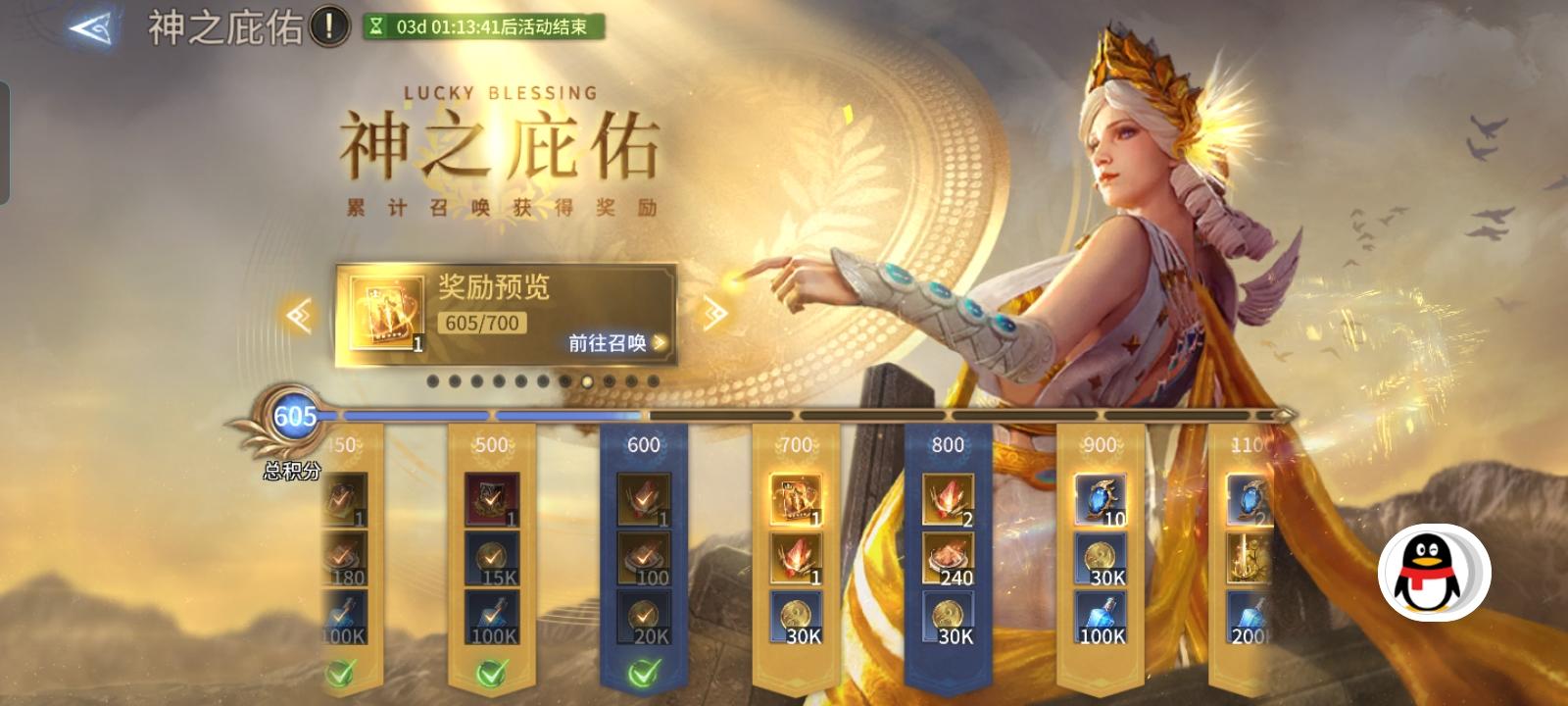Screen dimensions: 1568x706
Task: Click the highlighted pagination dot below the preview panel
Action: point(587,382)
